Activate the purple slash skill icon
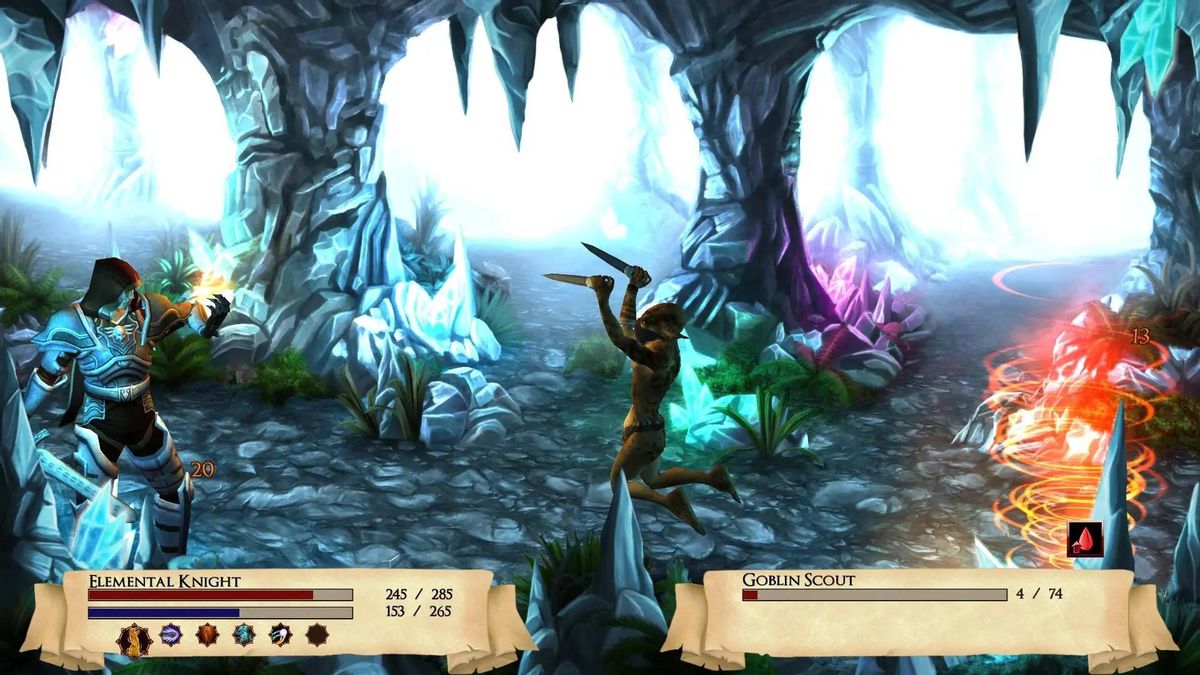This screenshot has height=675, width=1200. pyautogui.click(x=171, y=634)
